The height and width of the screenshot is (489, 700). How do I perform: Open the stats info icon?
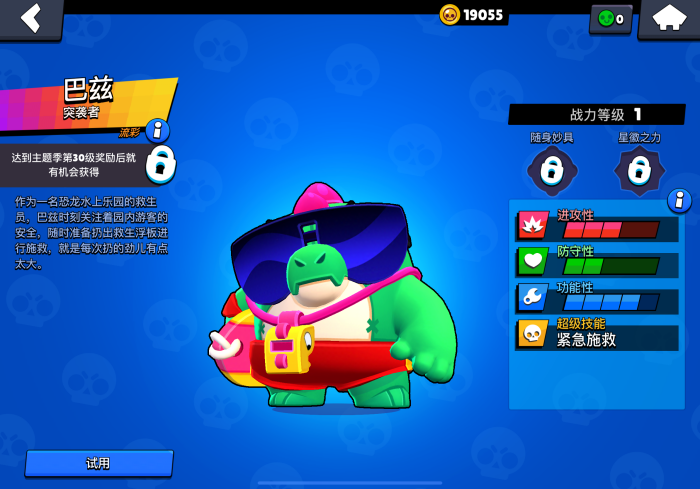point(679,200)
